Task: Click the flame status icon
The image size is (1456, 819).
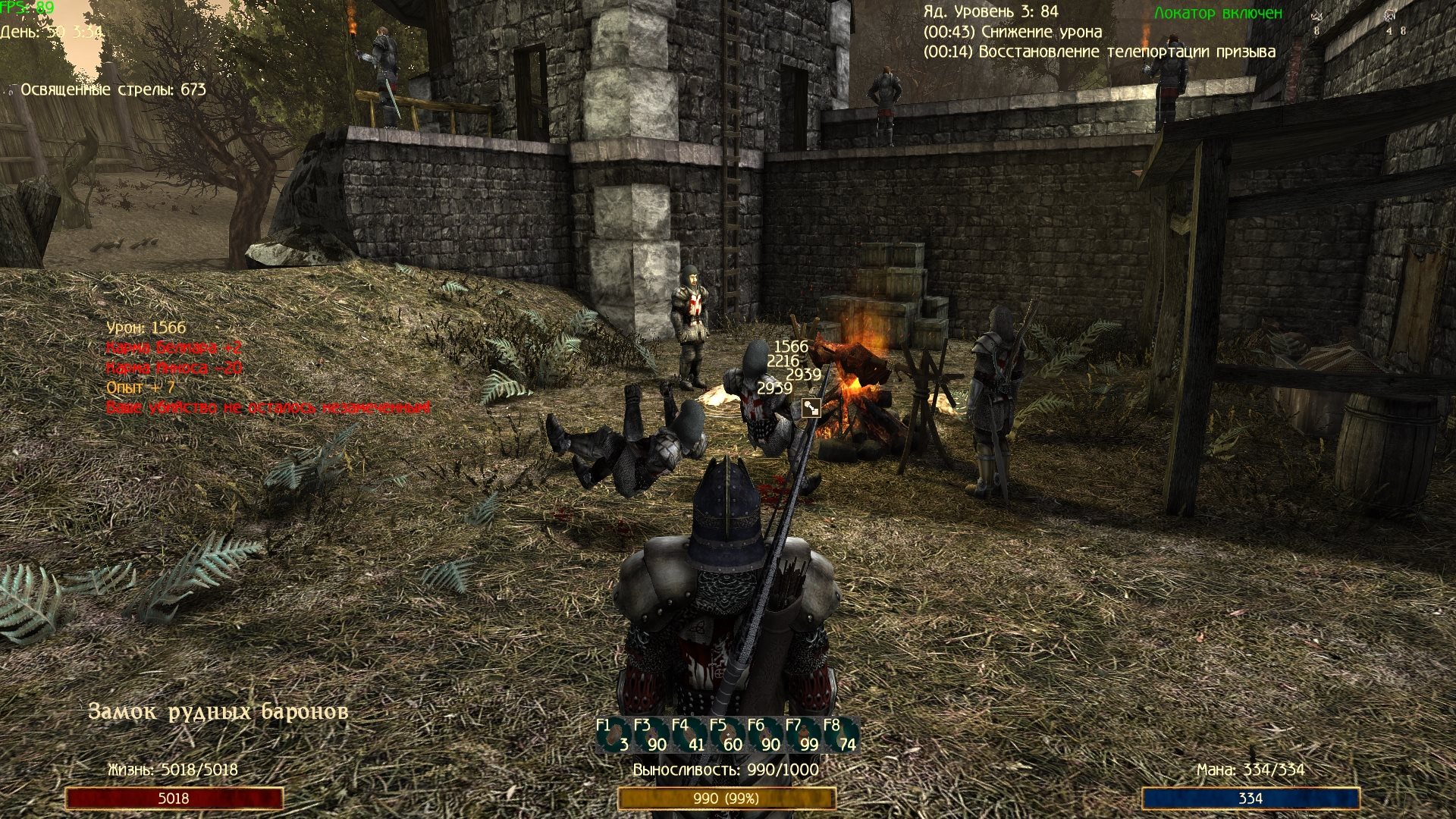Action: point(1317,16)
